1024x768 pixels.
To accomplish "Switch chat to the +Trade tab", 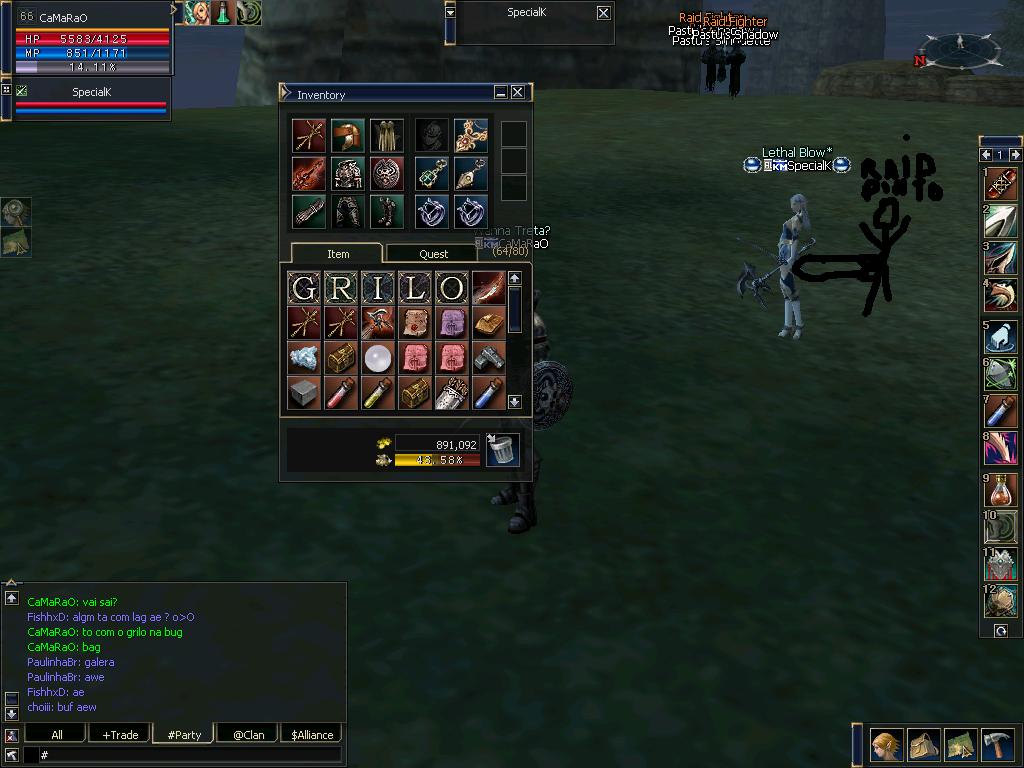I will click(x=120, y=734).
